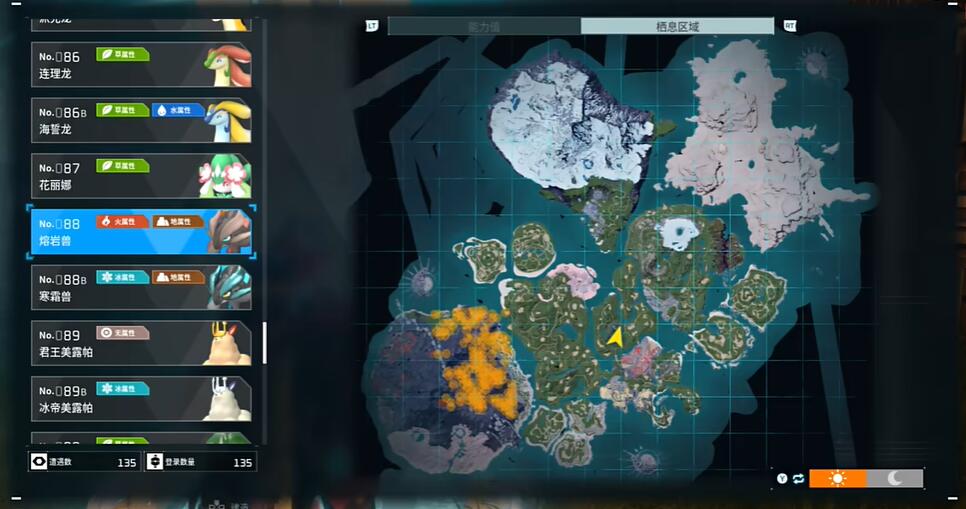Viewport: 966px width, 509px height.
Task: Click the Paldeck list scrollbar
Action: pos(265,343)
